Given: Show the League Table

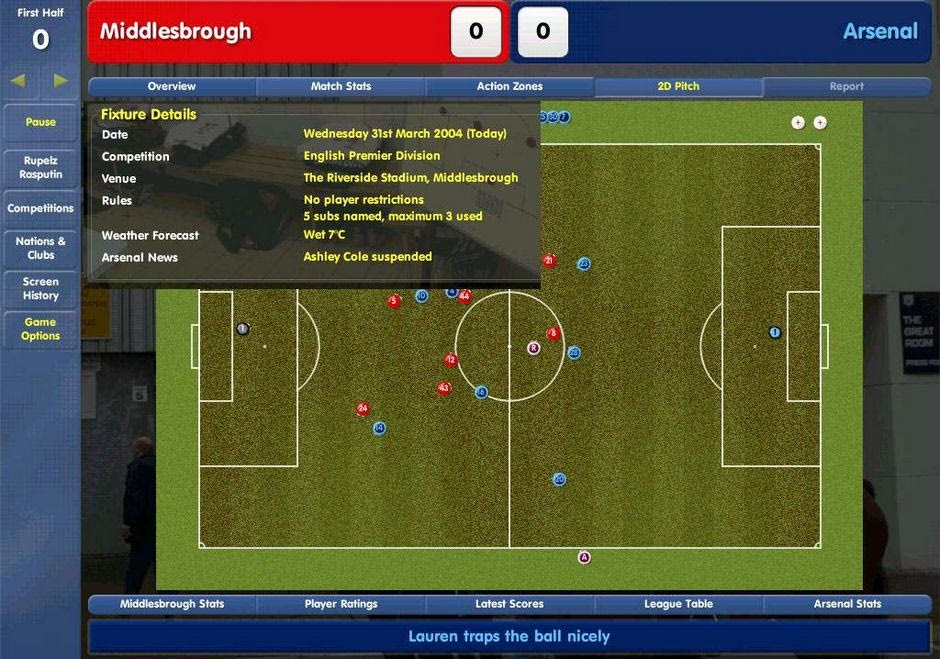Looking at the screenshot, I should (x=678, y=604).
